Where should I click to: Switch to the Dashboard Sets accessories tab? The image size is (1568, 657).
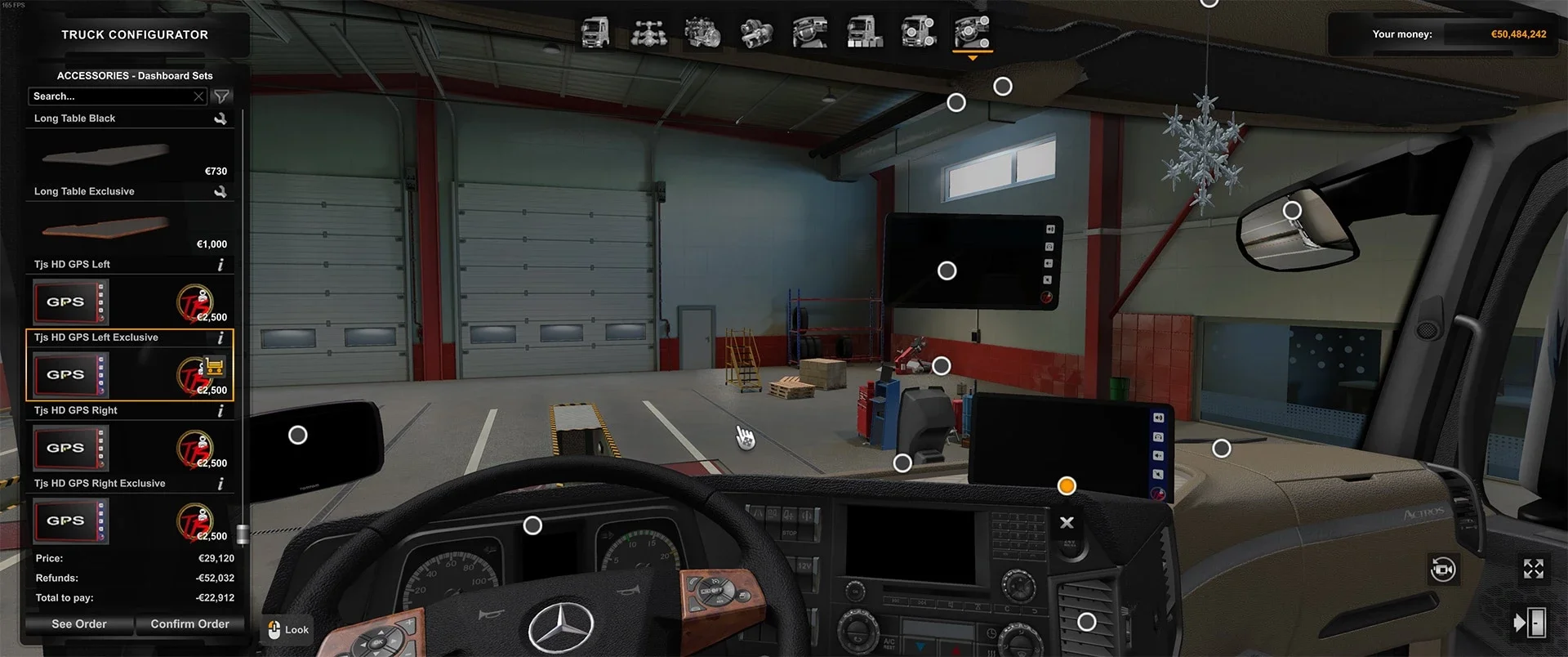click(x=971, y=33)
